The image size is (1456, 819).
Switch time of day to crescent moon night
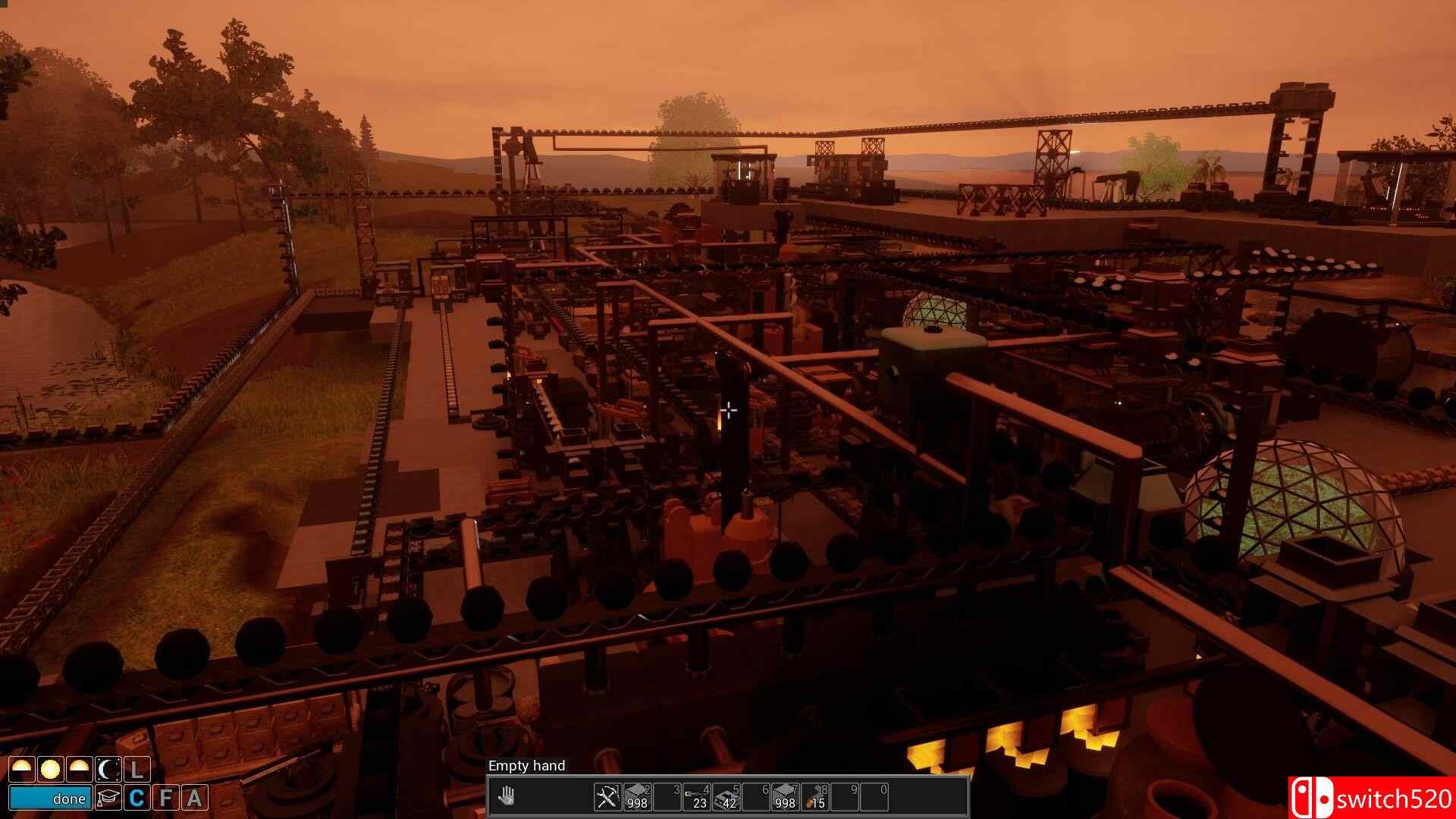click(108, 770)
